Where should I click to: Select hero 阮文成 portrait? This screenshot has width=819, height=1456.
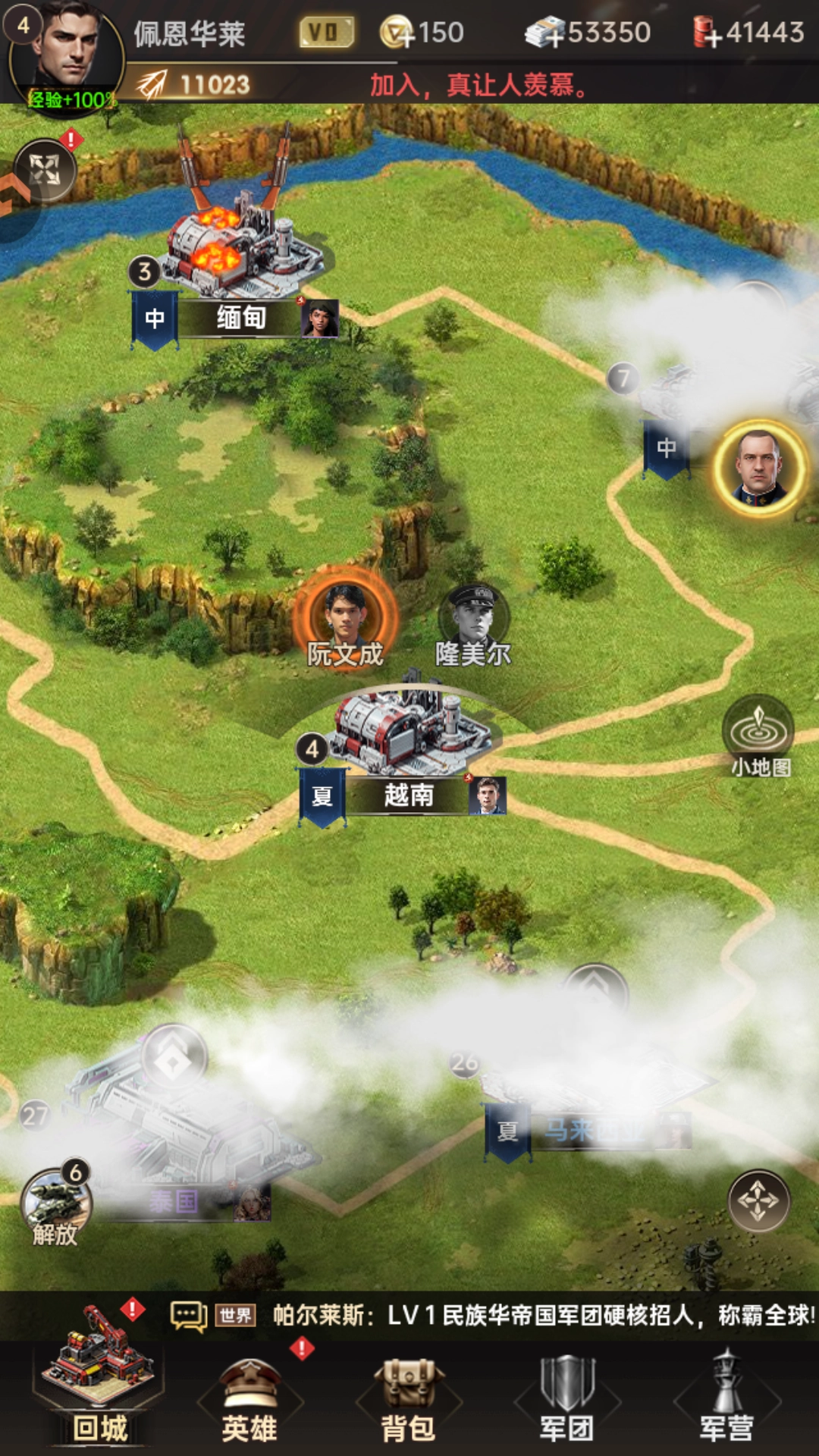(x=345, y=614)
